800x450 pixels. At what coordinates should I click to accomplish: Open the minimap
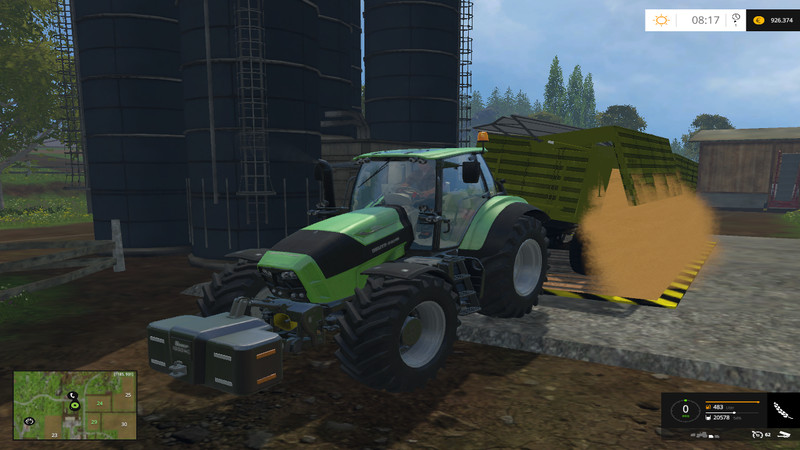[x=75, y=405]
